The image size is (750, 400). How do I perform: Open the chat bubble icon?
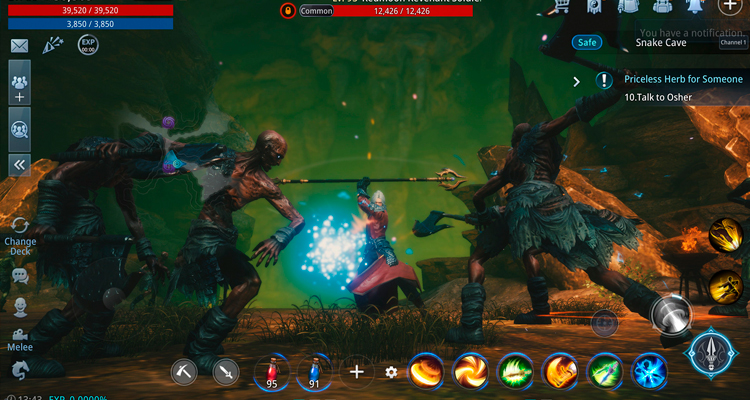20,276
